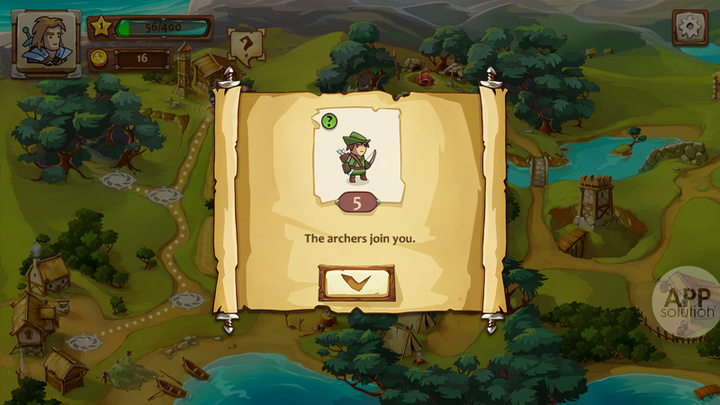720x405 pixels.
Task: Show archer unit info via green question mark
Action: [329, 121]
